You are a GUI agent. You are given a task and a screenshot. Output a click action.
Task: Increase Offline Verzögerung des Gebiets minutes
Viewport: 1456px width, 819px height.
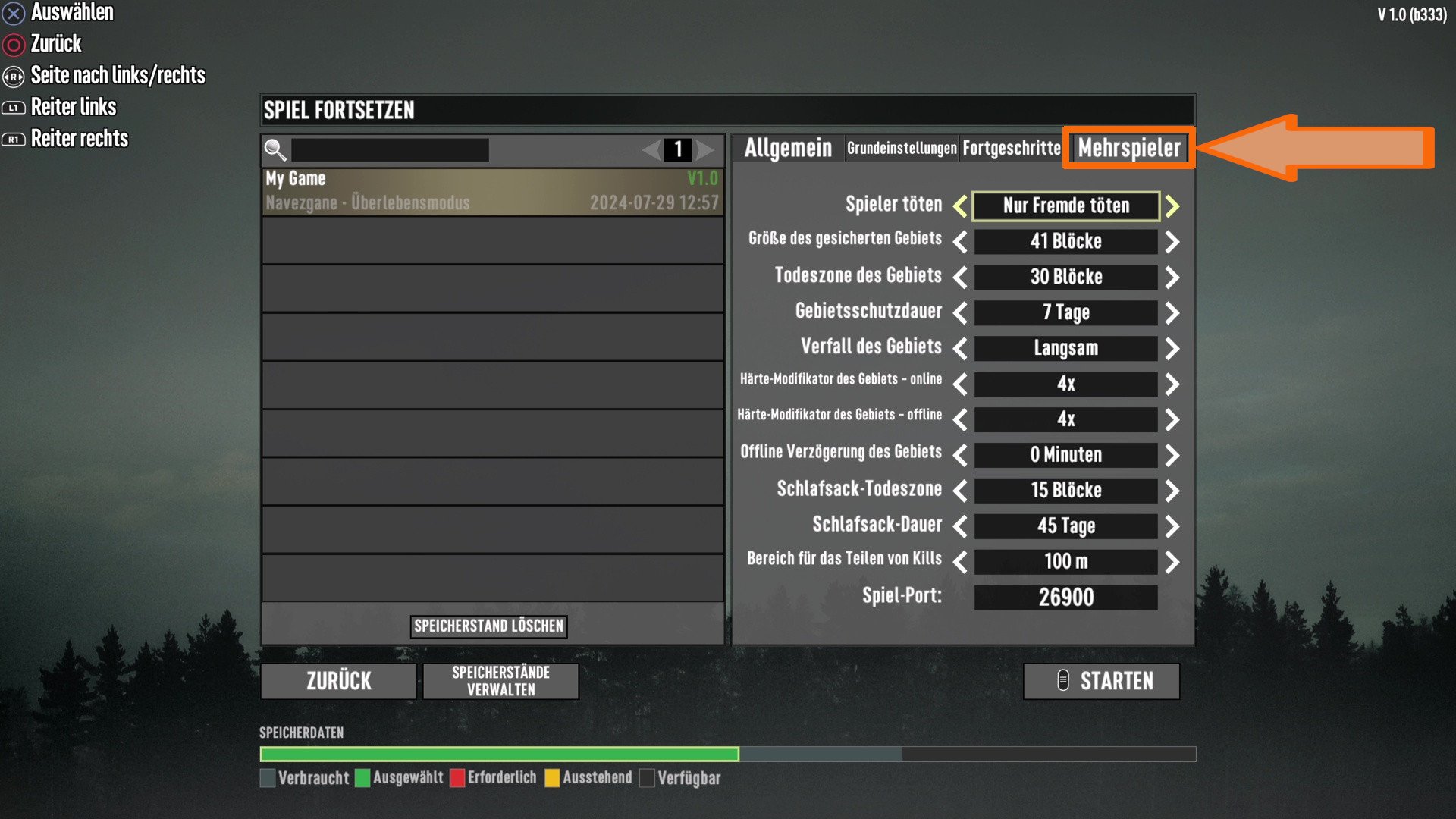pyautogui.click(x=1172, y=455)
